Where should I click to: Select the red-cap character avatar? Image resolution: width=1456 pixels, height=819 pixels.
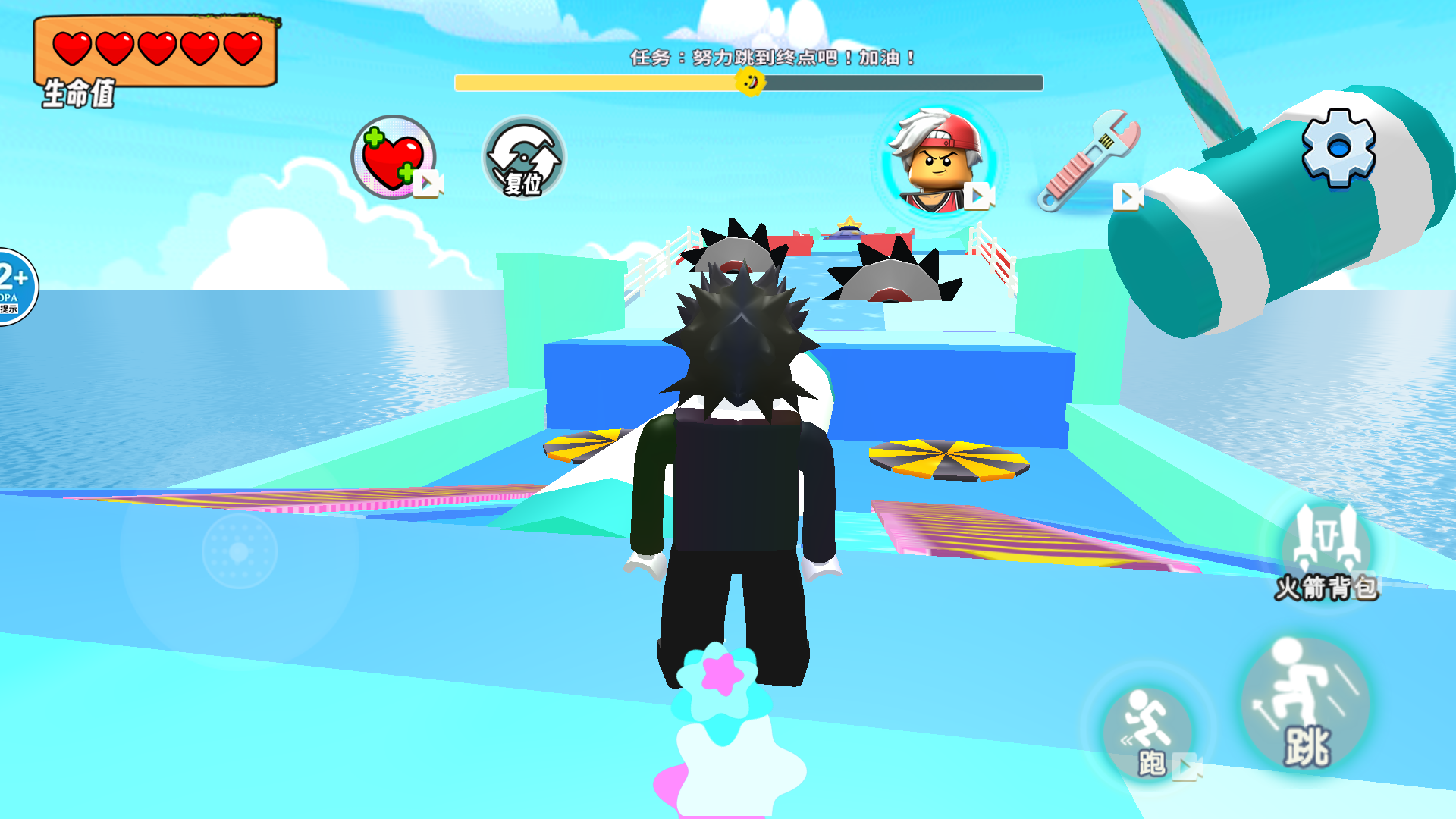tap(940, 161)
